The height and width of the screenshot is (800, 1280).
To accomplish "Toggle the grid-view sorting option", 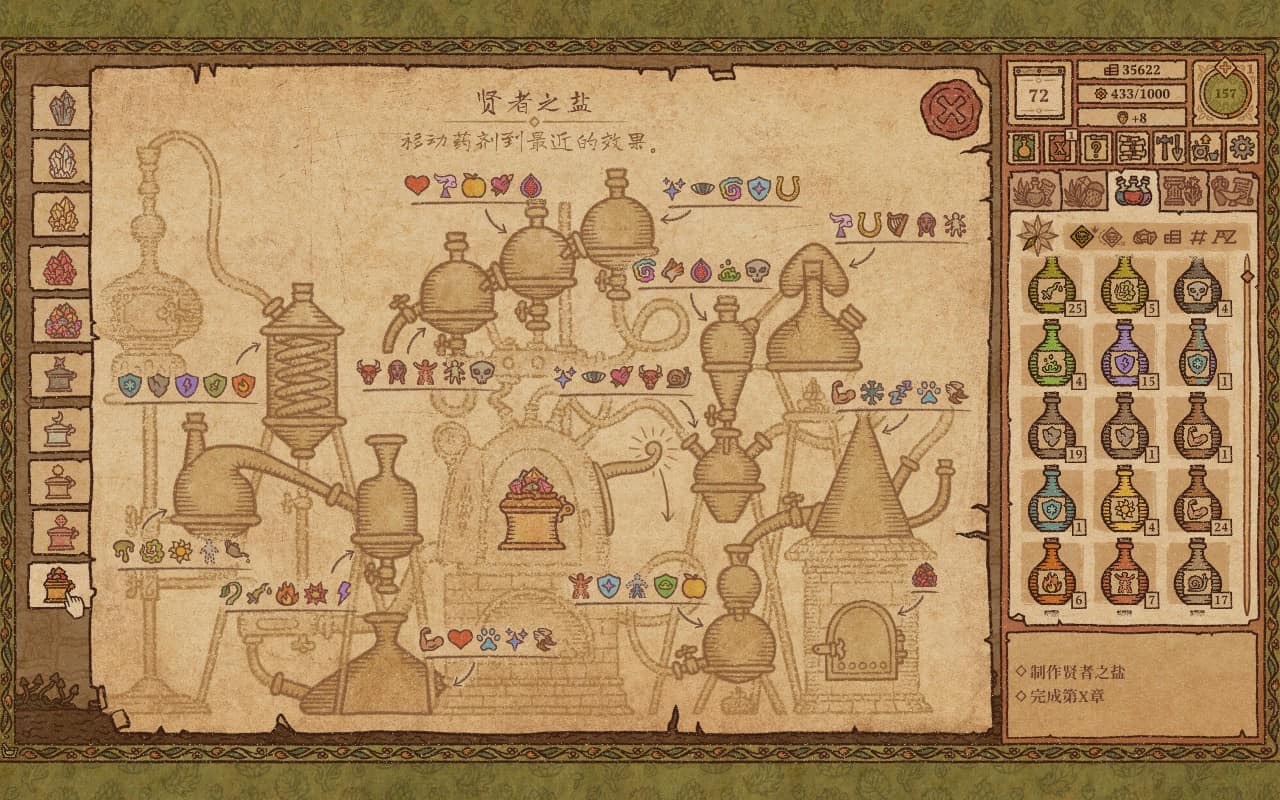I will [x=1173, y=236].
